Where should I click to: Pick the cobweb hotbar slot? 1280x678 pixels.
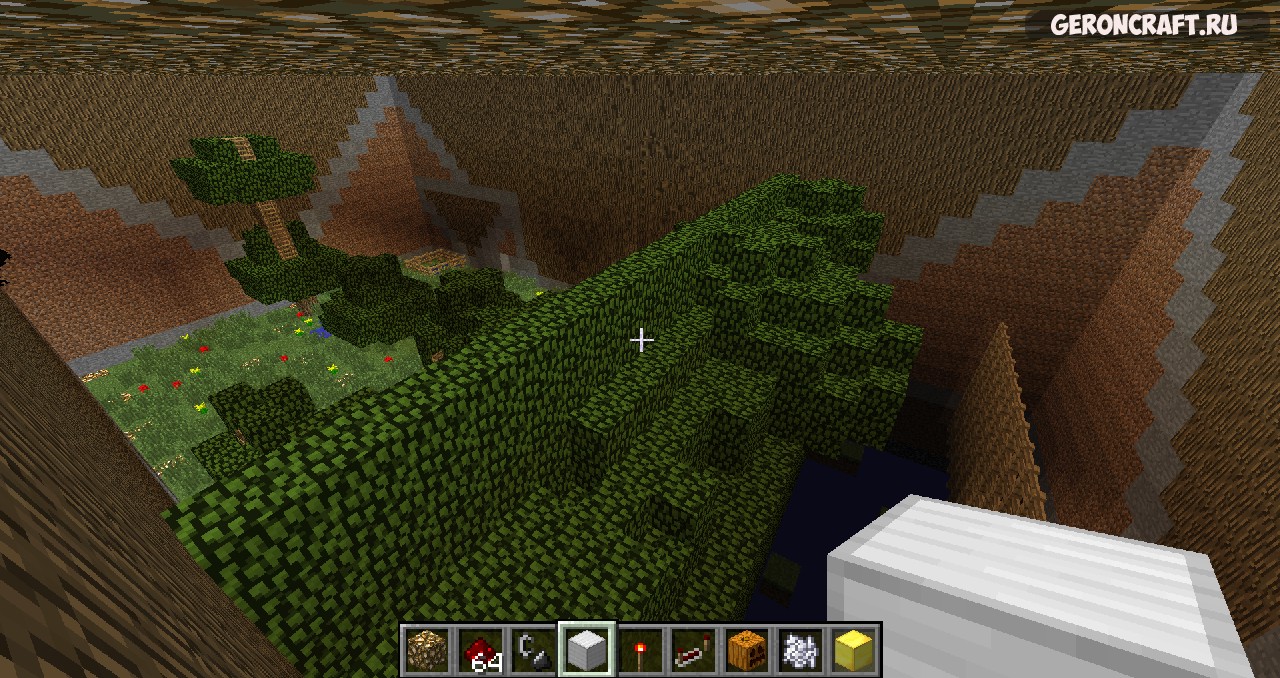[x=799, y=650]
